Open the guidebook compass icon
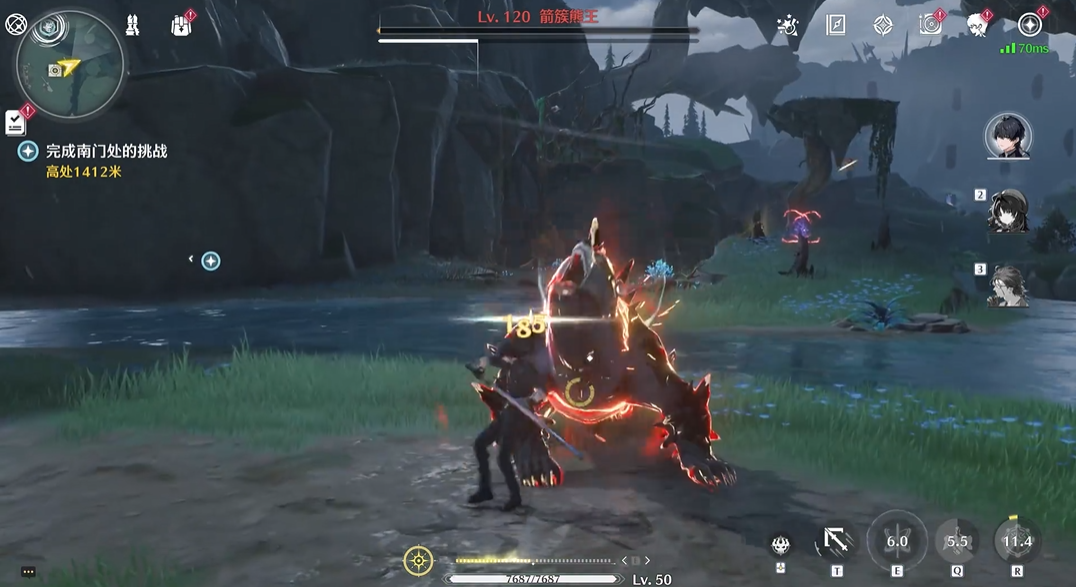This screenshot has height=587, width=1076. (836, 26)
